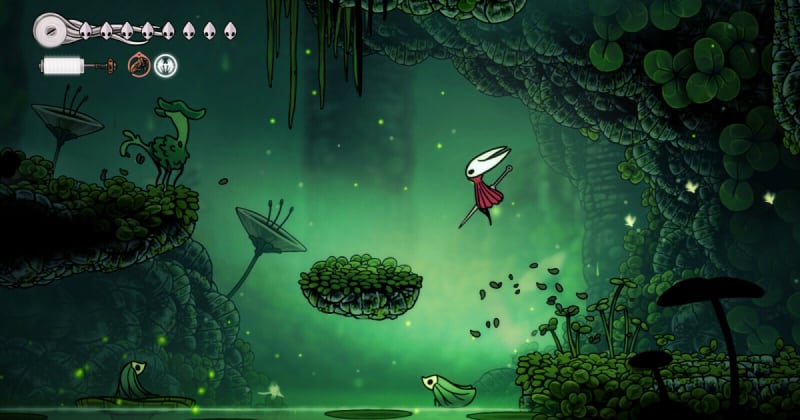Select the glowing white silk skill icon
Image resolution: width=800 pixels, height=420 pixels.
coord(165,66)
